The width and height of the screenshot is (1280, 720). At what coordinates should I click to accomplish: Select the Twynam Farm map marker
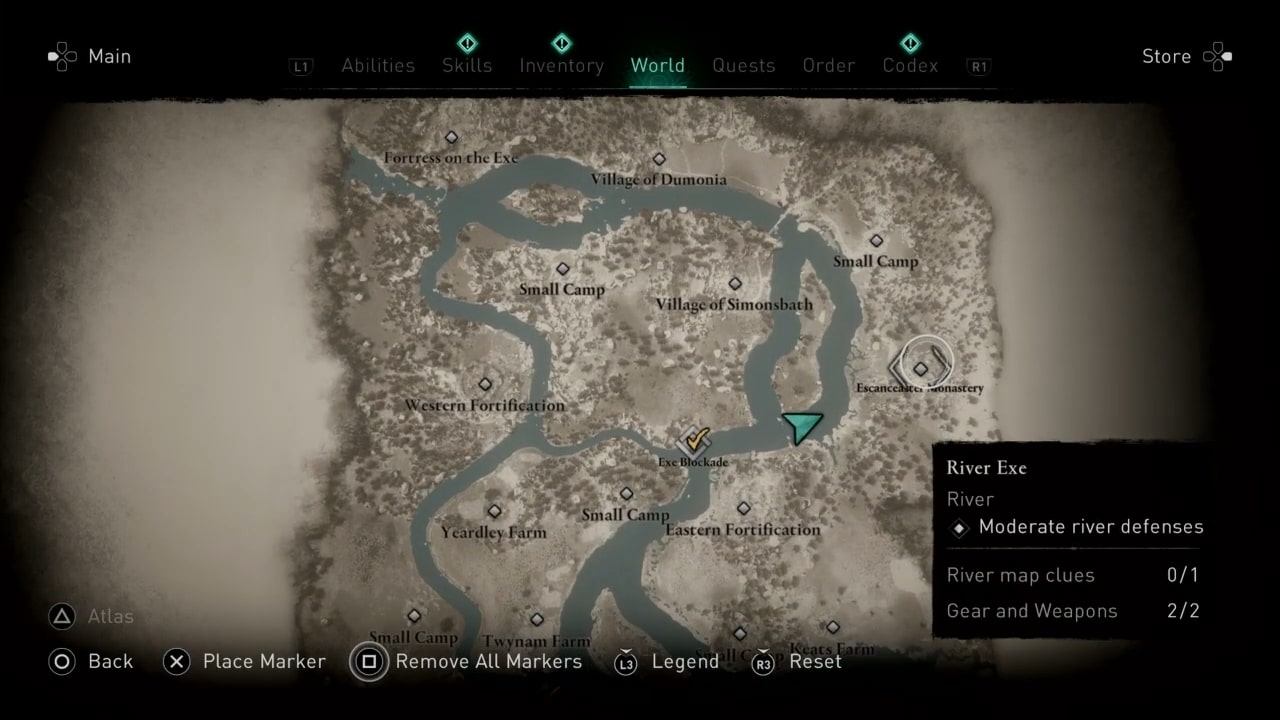pyautogui.click(x=536, y=620)
